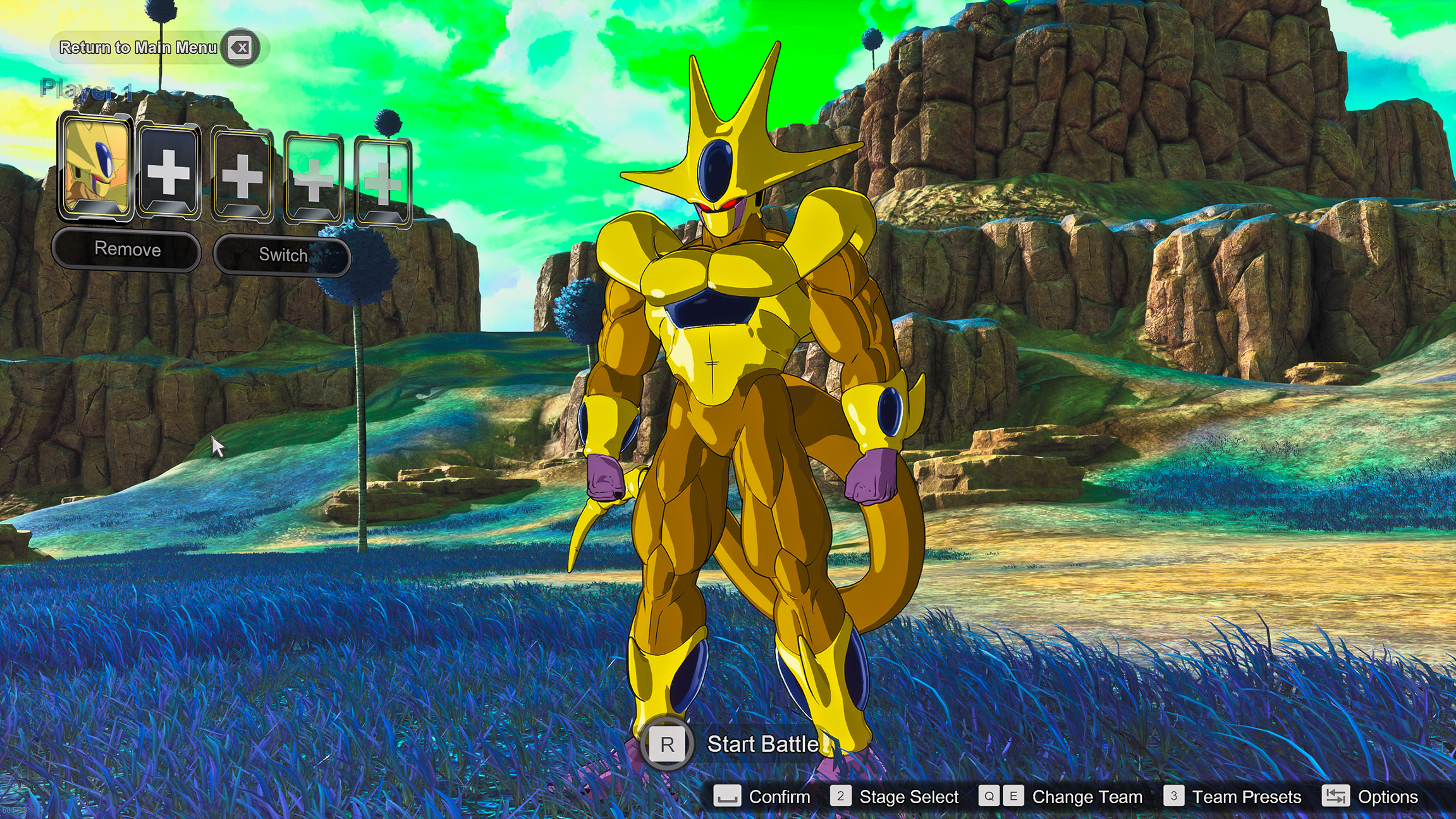Click the 2 key icon for Stage Select
1456x819 pixels.
[x=841, y=797]
